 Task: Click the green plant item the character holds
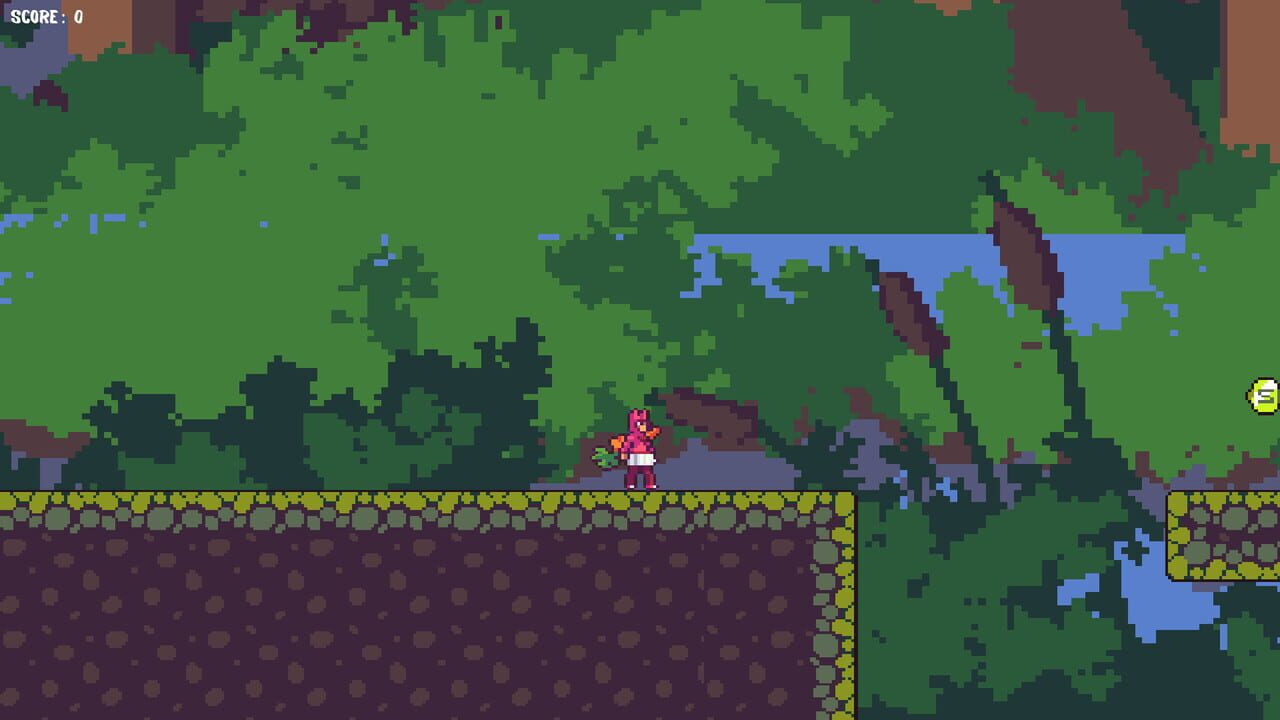[604, 458]
